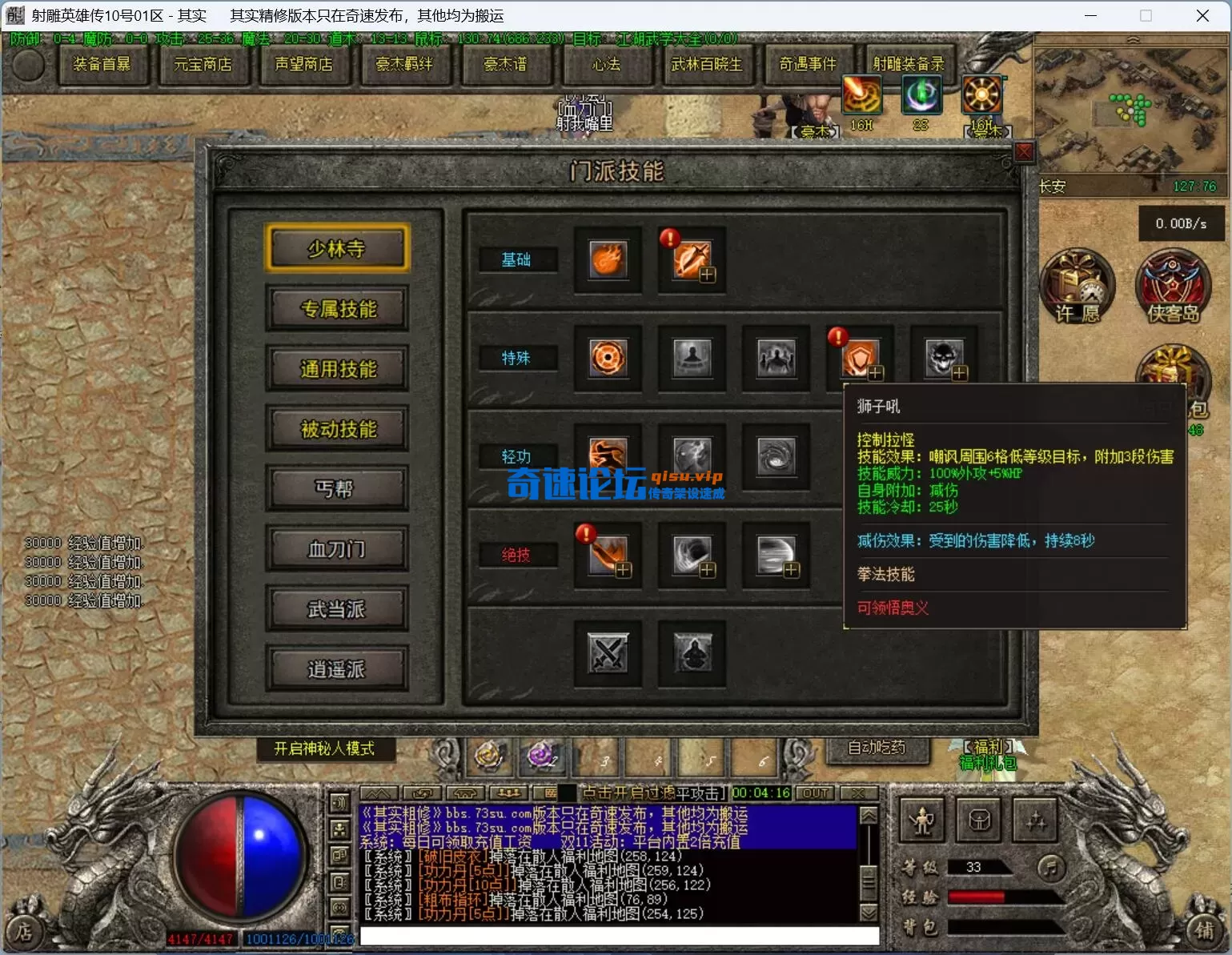Open the 侠客岛 icon
1232x955 pixels.
[x=1173, y=287]
